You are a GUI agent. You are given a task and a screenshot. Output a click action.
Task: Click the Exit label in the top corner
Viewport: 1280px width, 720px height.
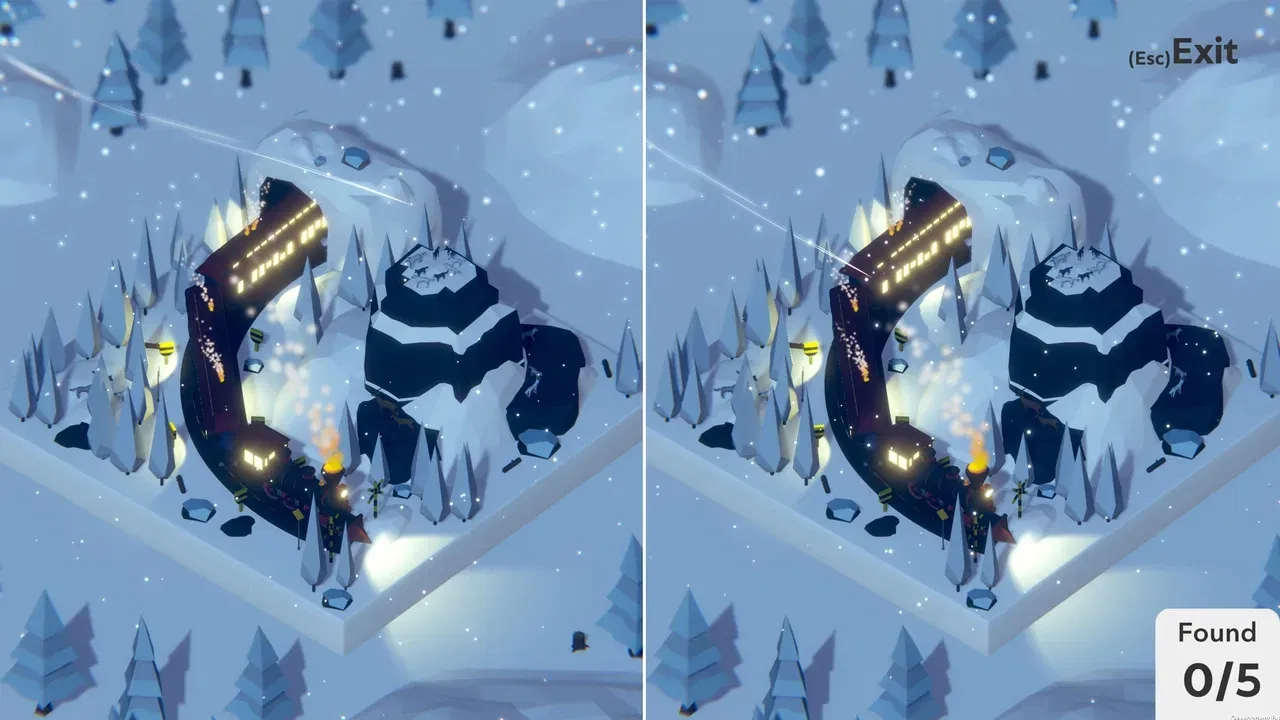1207,46
